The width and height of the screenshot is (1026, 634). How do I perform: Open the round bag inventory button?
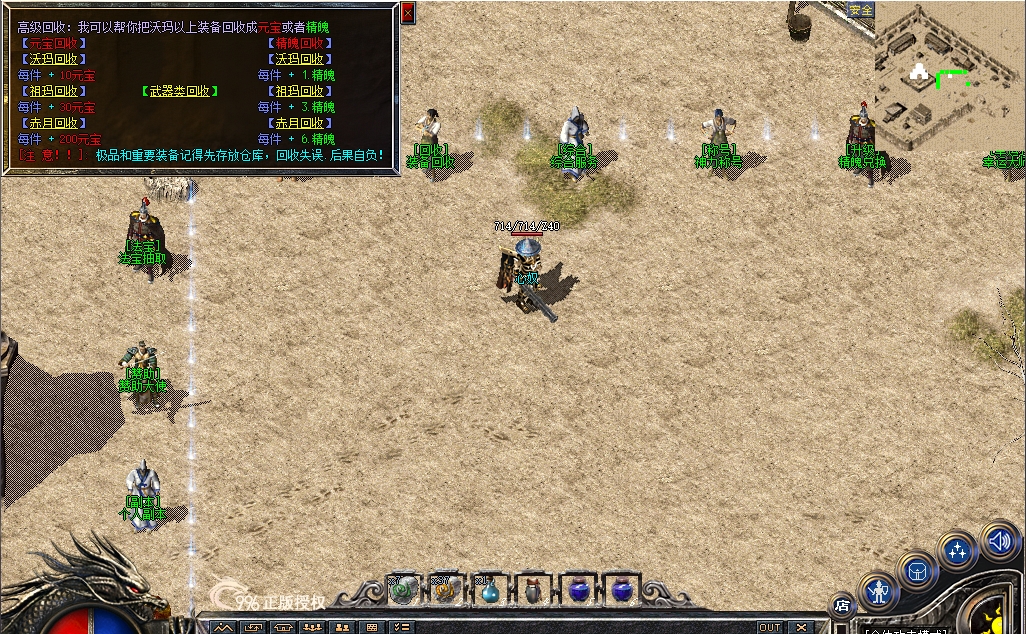(x=916, y=571)
